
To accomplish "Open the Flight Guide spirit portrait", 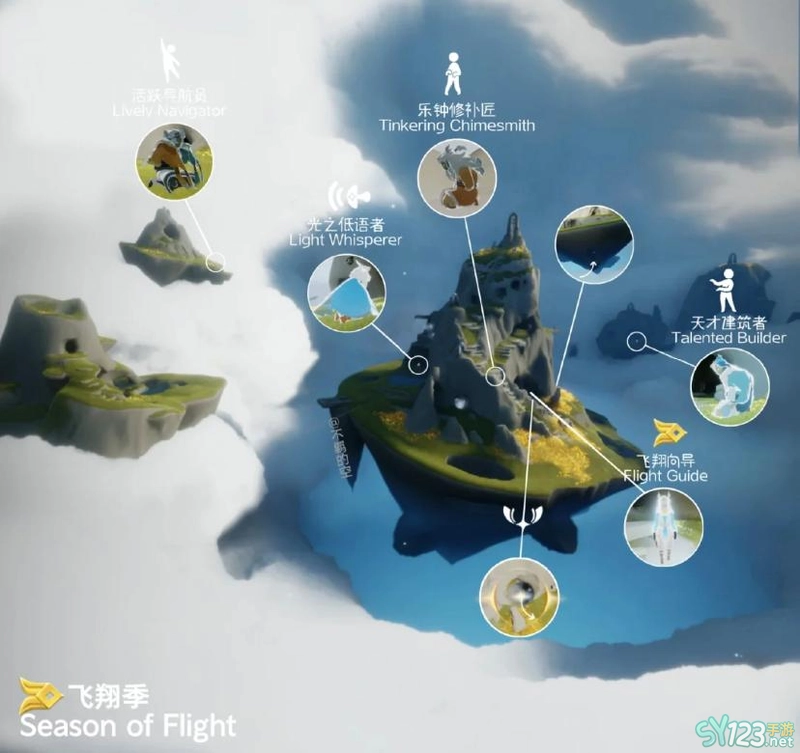I will tap(662, 524).
